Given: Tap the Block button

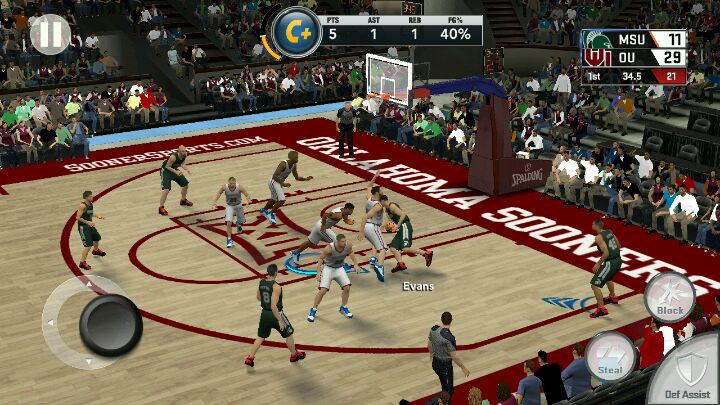Looking at the screenshot, I should click(x=669, y=296).
